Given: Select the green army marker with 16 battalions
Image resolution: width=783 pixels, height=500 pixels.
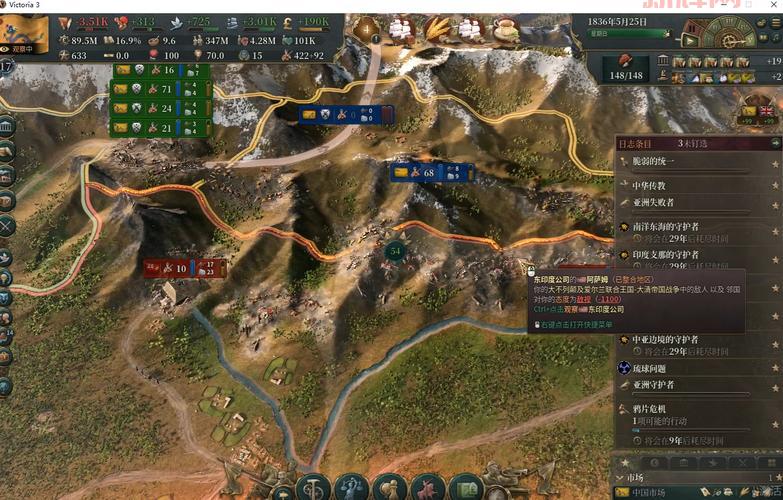Looking at the screenshot, I should 160,70.
